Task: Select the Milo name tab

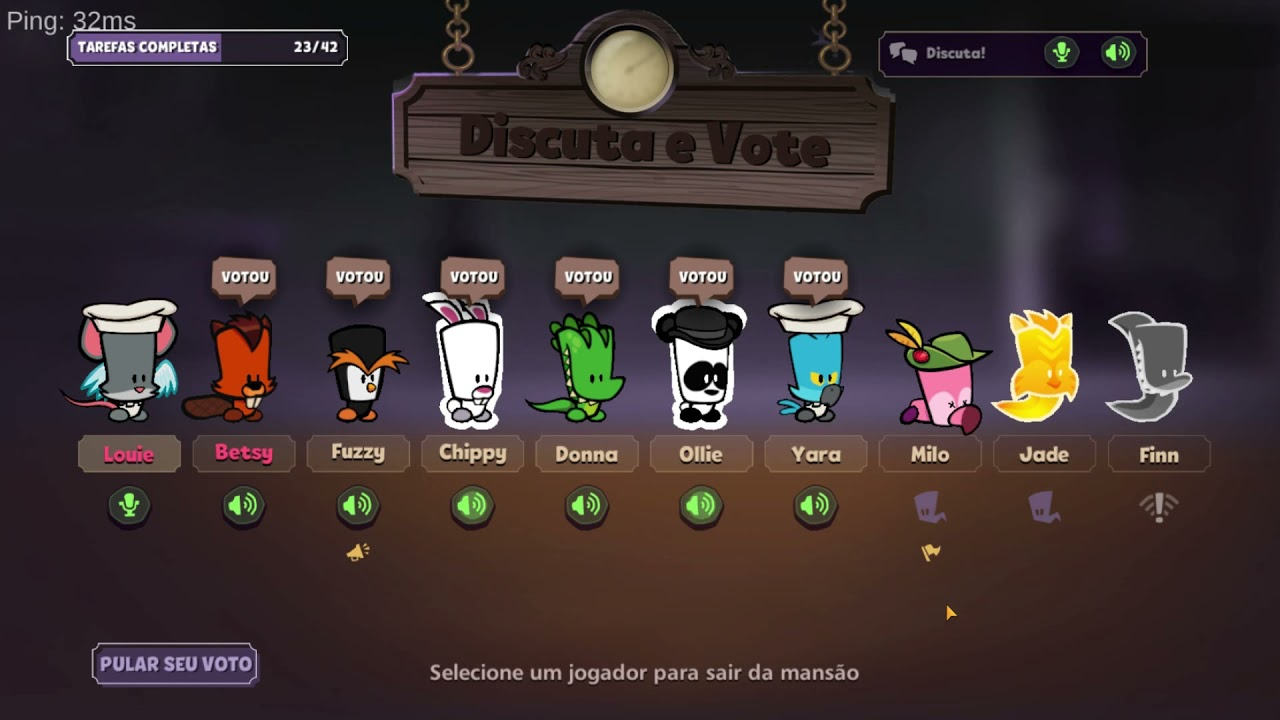Action: [x=929, y=454]
